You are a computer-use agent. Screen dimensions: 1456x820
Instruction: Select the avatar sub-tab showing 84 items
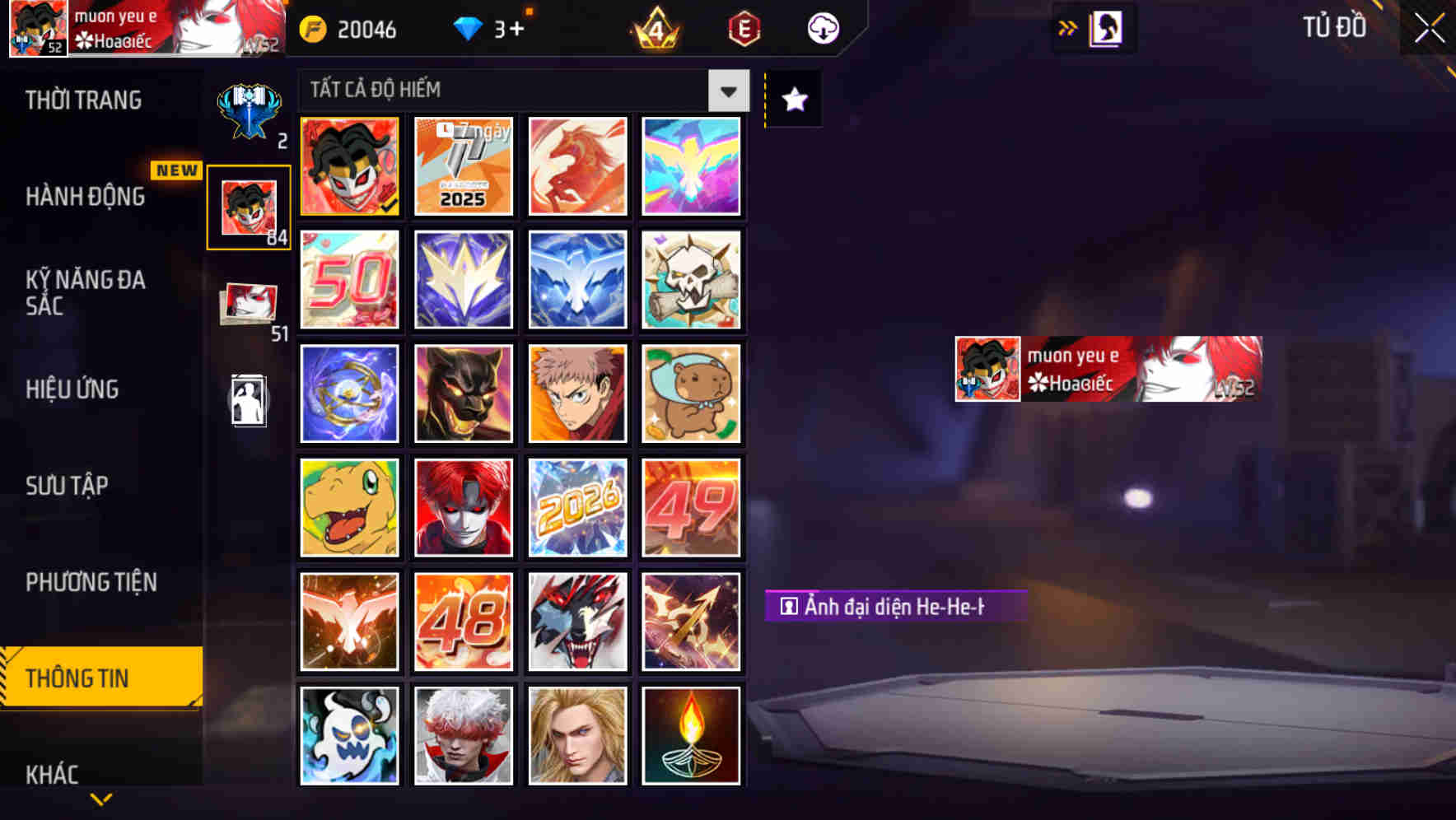(x=248, y=205)
